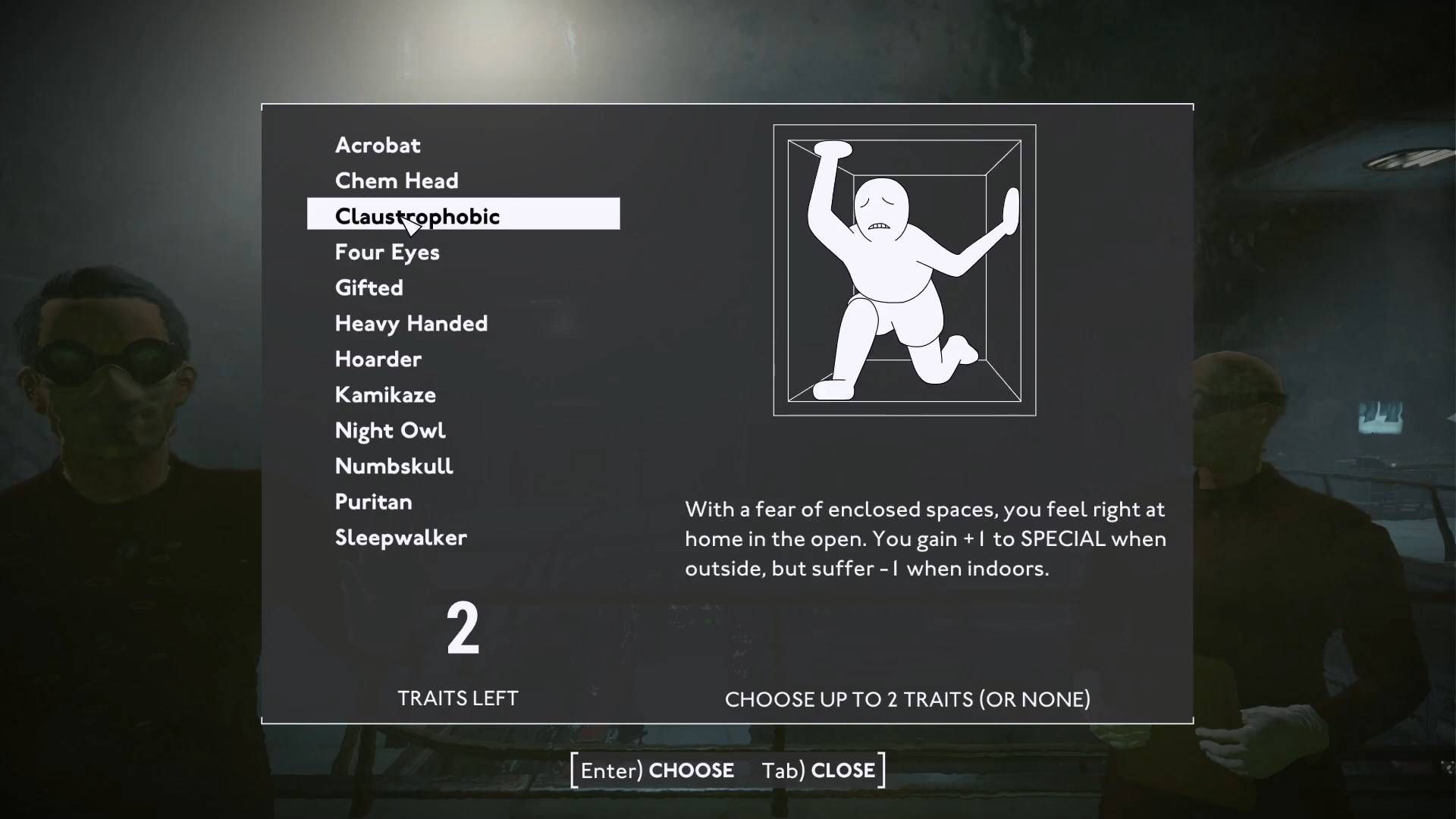Select the Kamikaze trait
This screenshot has height=819, width=1456.
[x=384, y=394]
